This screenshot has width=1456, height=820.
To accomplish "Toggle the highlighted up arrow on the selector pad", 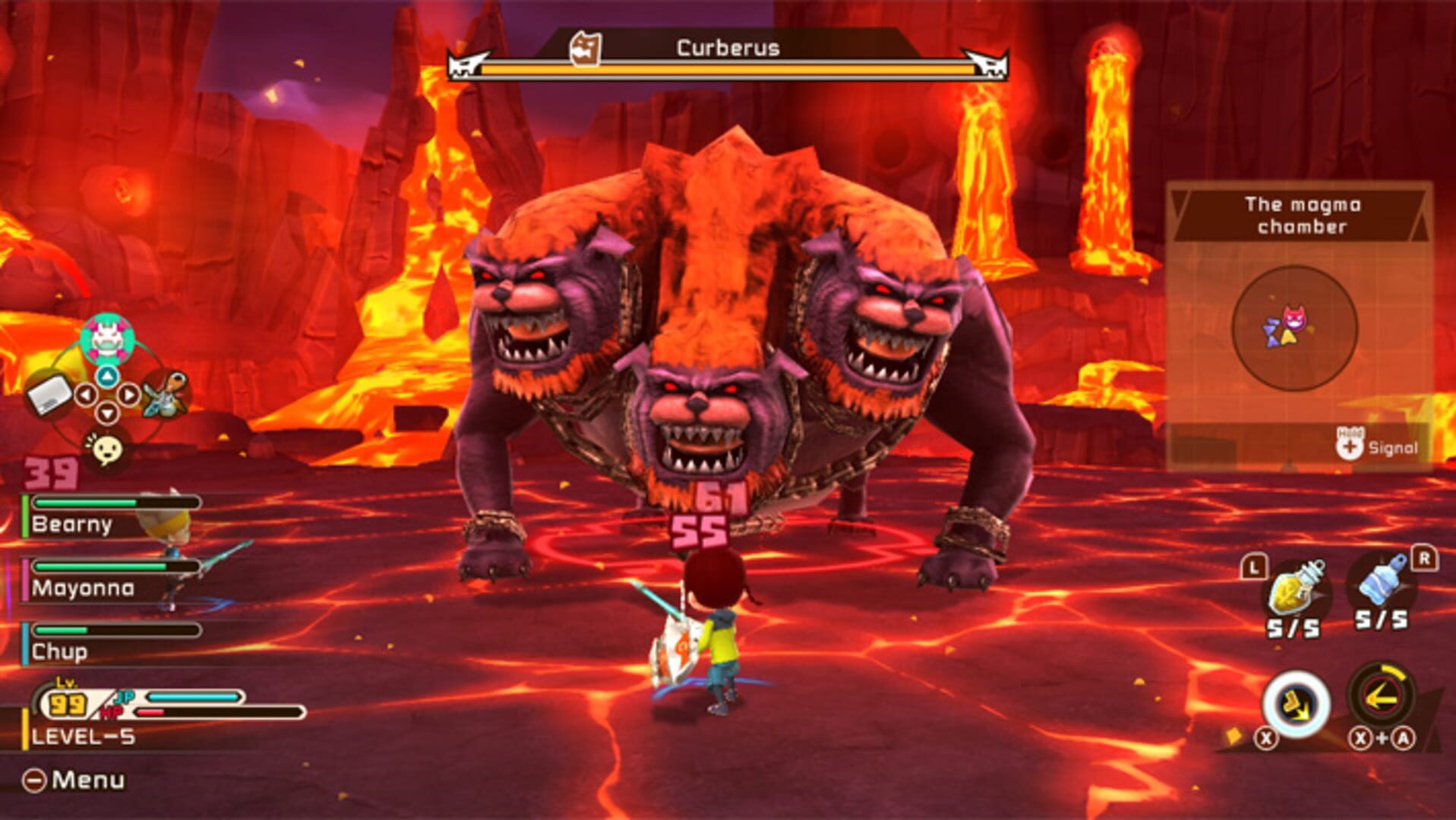I will coord(107,375).
